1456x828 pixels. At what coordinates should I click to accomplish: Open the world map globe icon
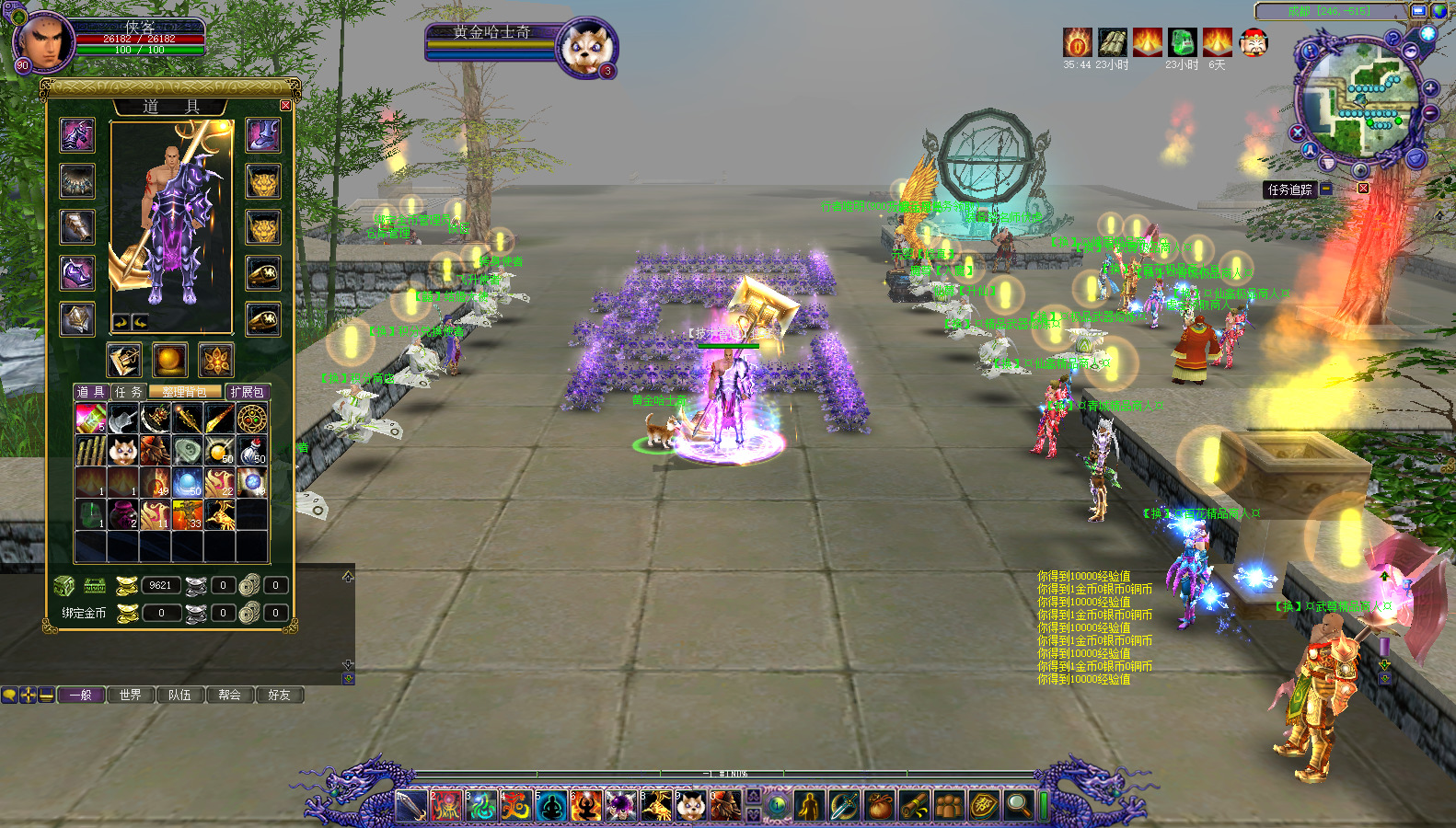(1439, 11)
